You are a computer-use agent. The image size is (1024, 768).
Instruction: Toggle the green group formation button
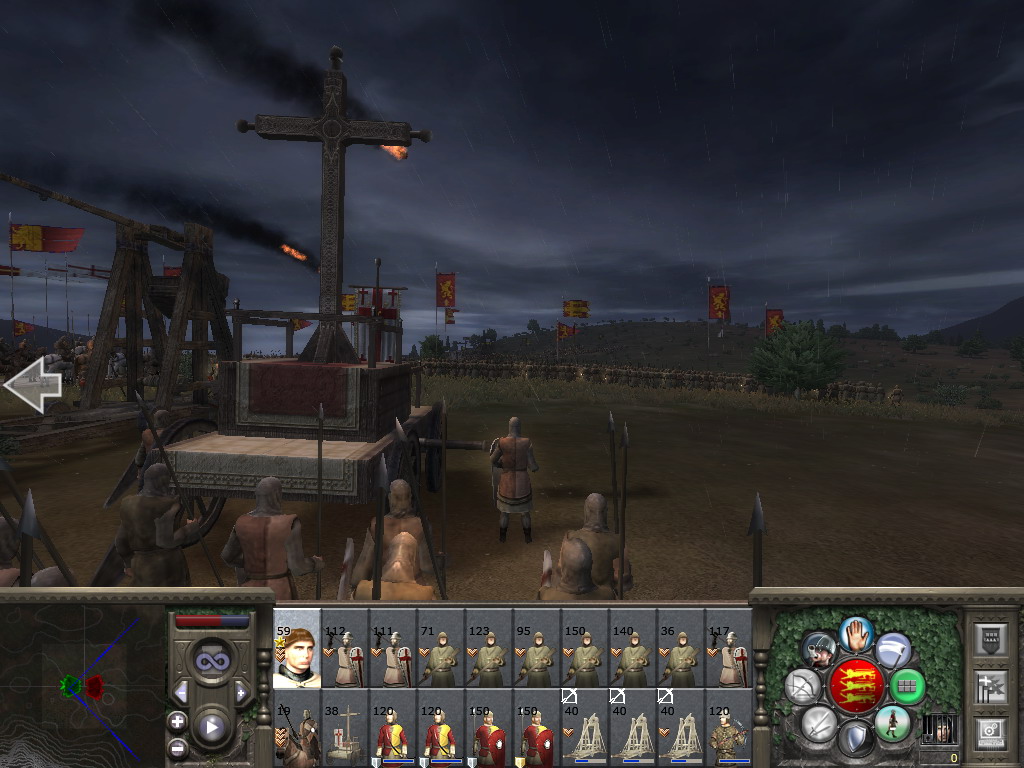[907, 686]
